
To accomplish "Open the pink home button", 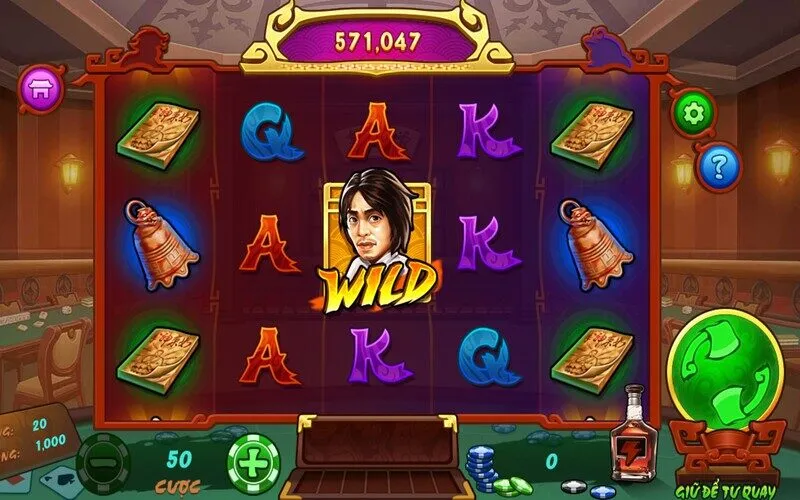I will pyautogui.click(x=44, y=87).
